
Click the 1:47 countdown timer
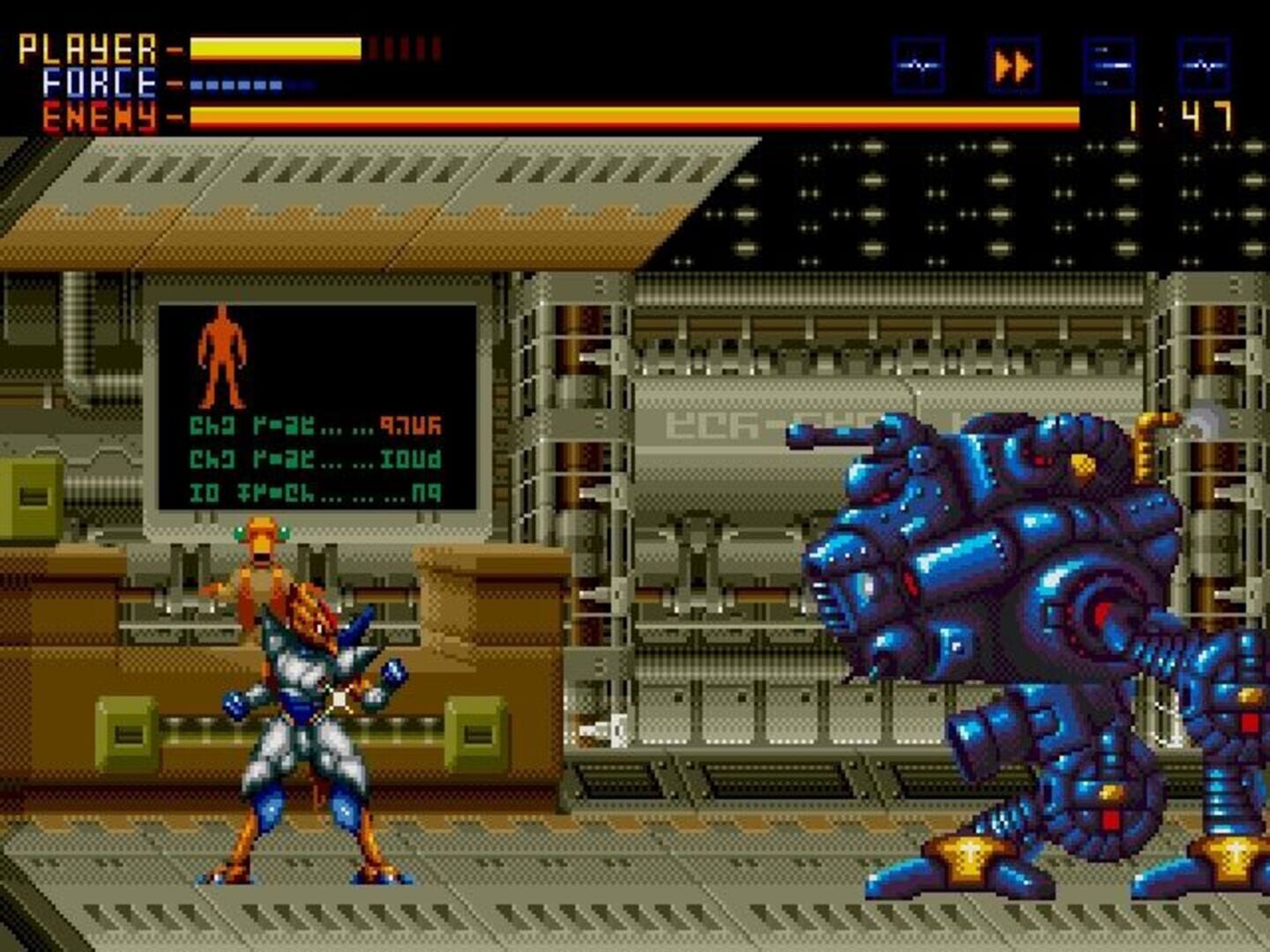coord(1182,115)
